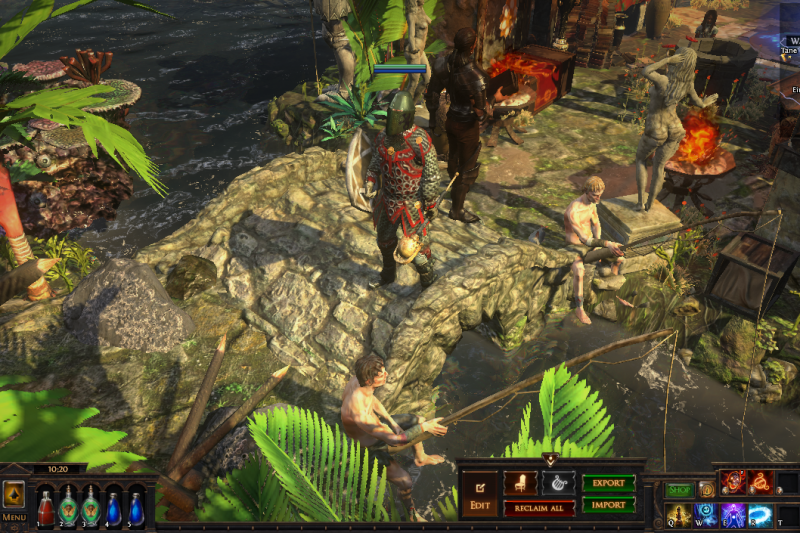Image resolution: width=800 pixels, height=533 pixels.
Task: Open the harp music button
Action: pos(558,483)
